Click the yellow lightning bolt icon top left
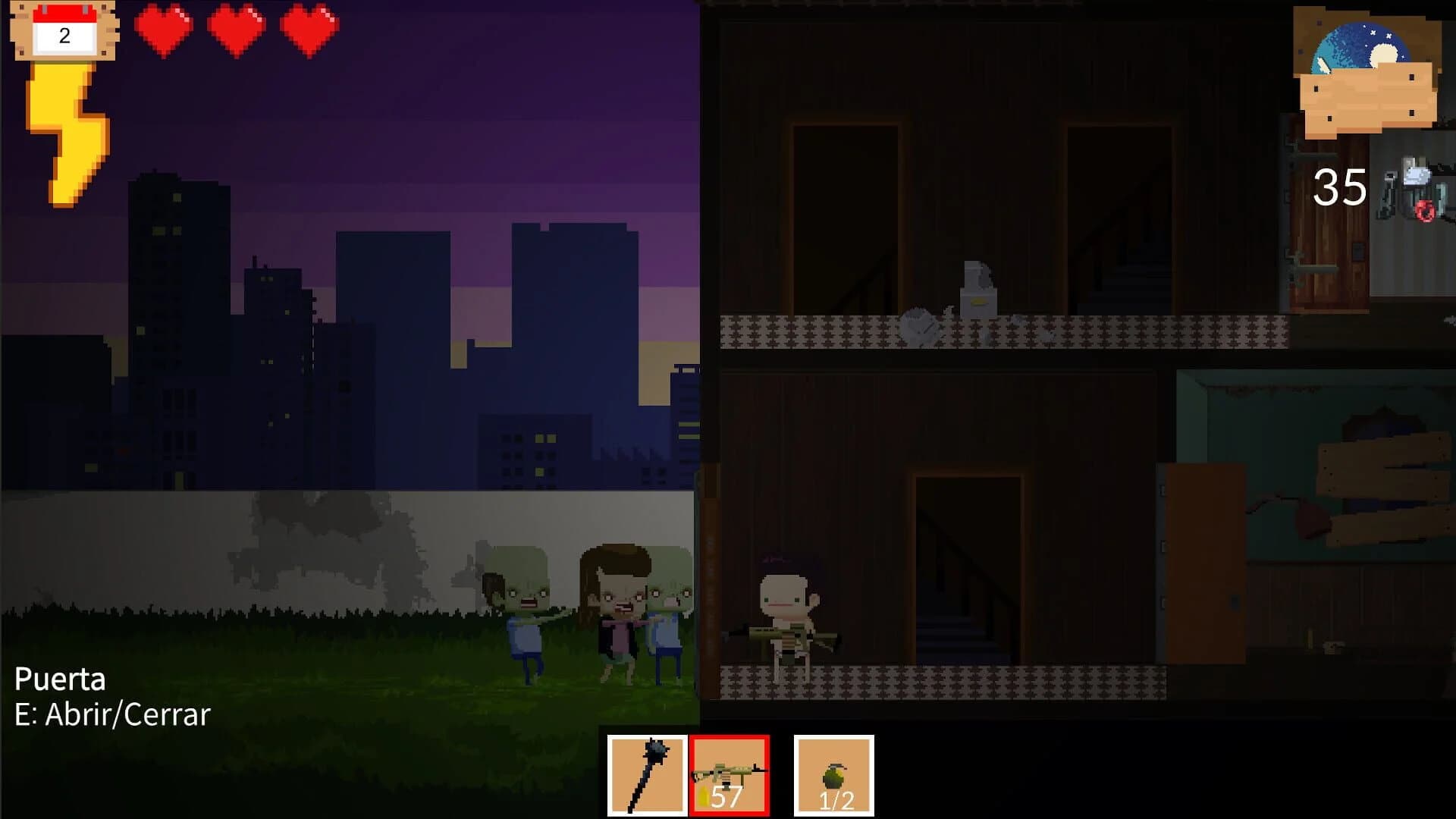 (64, 133)
